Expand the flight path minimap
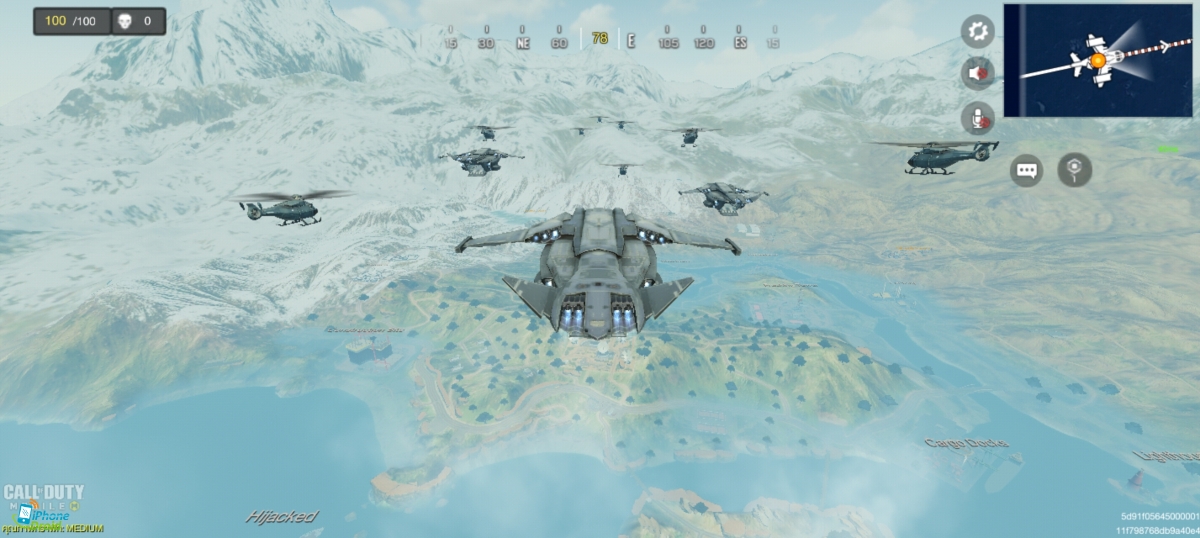This screenshot has height=538, width=1200. 1098,60
